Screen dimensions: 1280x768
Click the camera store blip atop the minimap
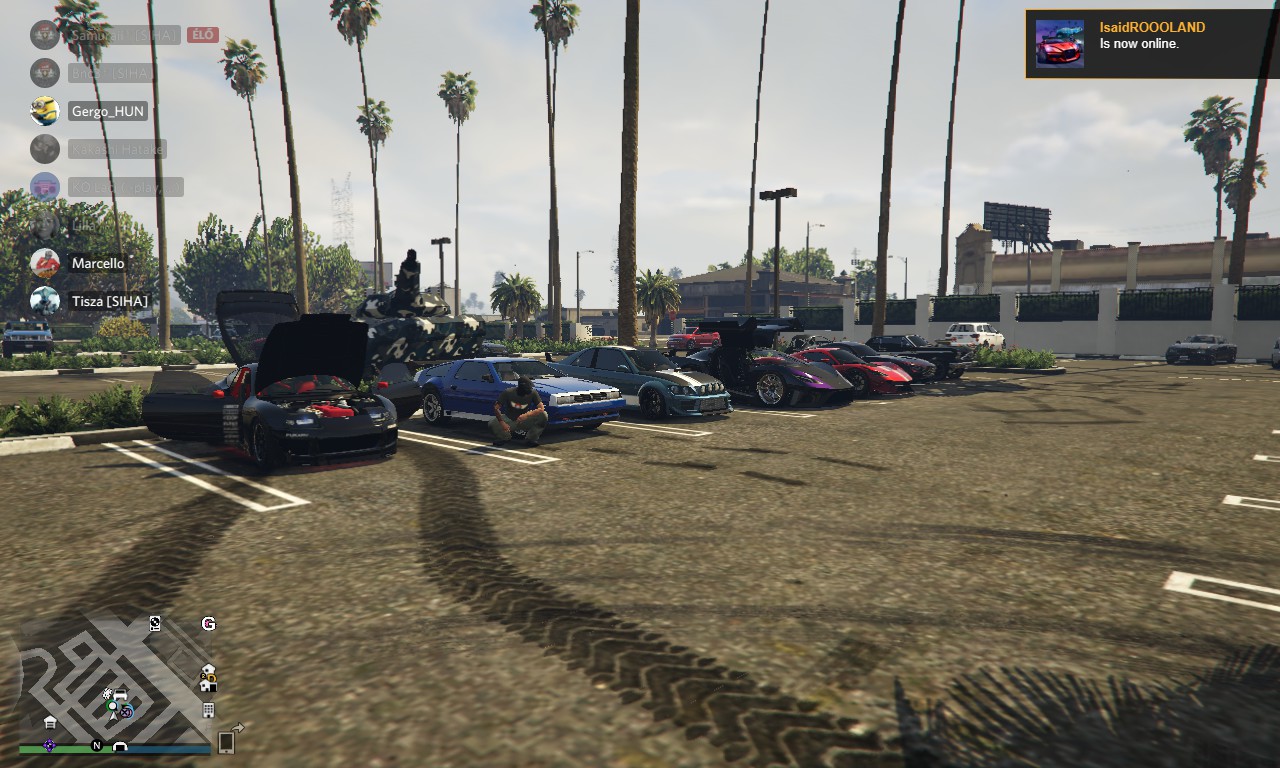[x=154, y=623]
